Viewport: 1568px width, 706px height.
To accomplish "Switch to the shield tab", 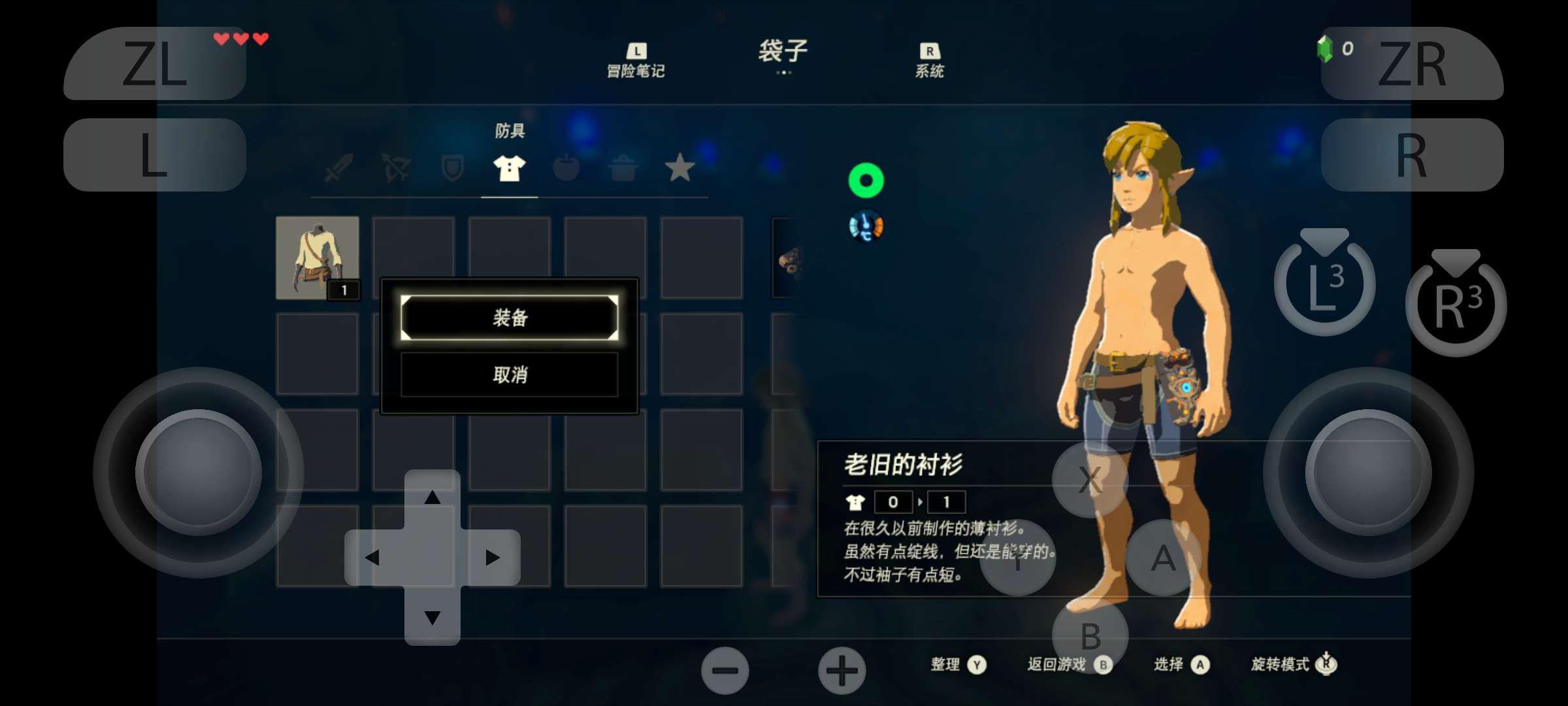I will pos(452,168).
